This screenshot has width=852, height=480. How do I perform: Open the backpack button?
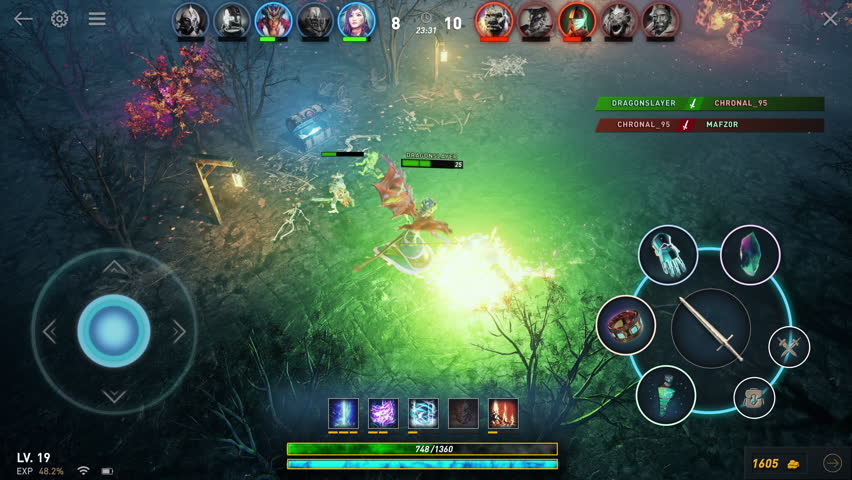(x=754, y=397)
